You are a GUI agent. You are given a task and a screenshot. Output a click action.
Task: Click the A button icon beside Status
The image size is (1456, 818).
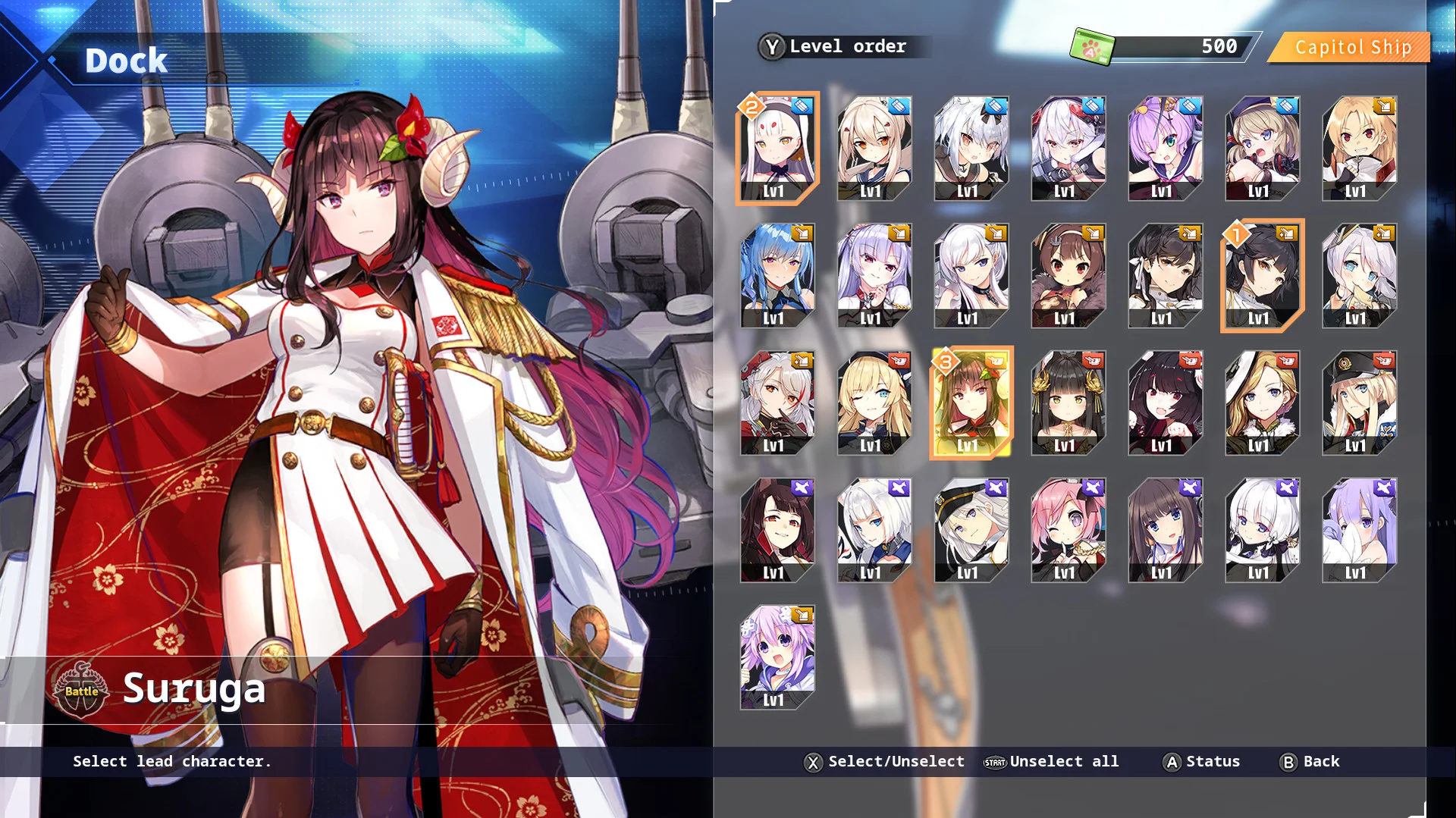click(x=1171, y=762)
